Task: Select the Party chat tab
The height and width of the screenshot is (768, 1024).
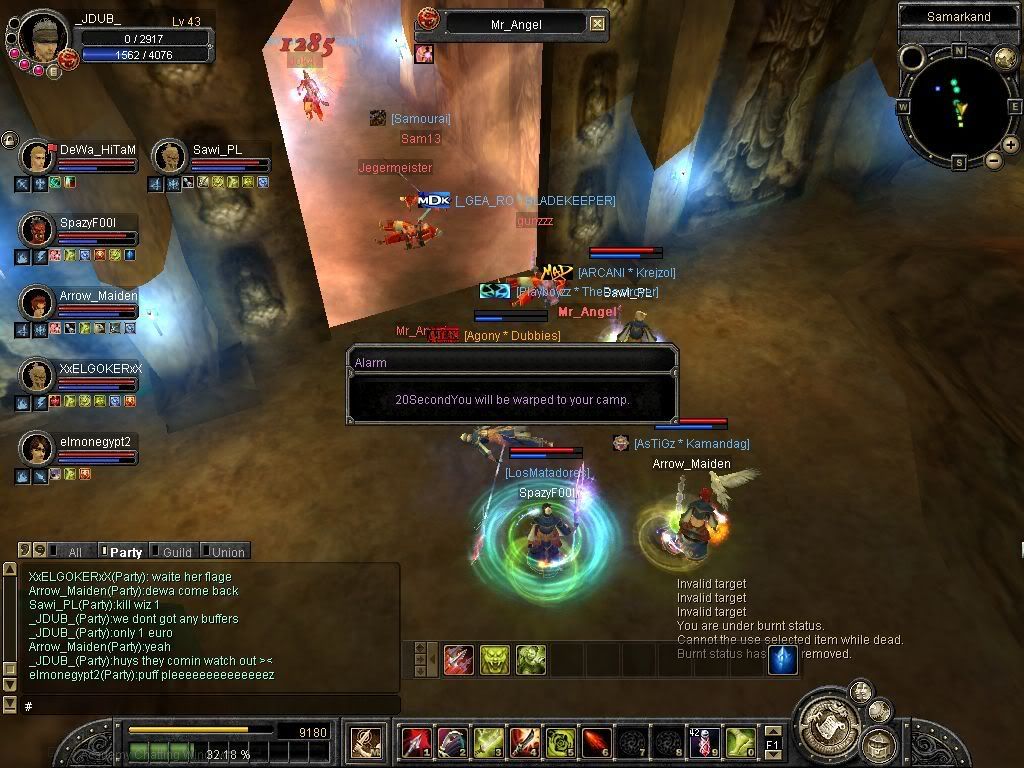Action: point(124,552)
